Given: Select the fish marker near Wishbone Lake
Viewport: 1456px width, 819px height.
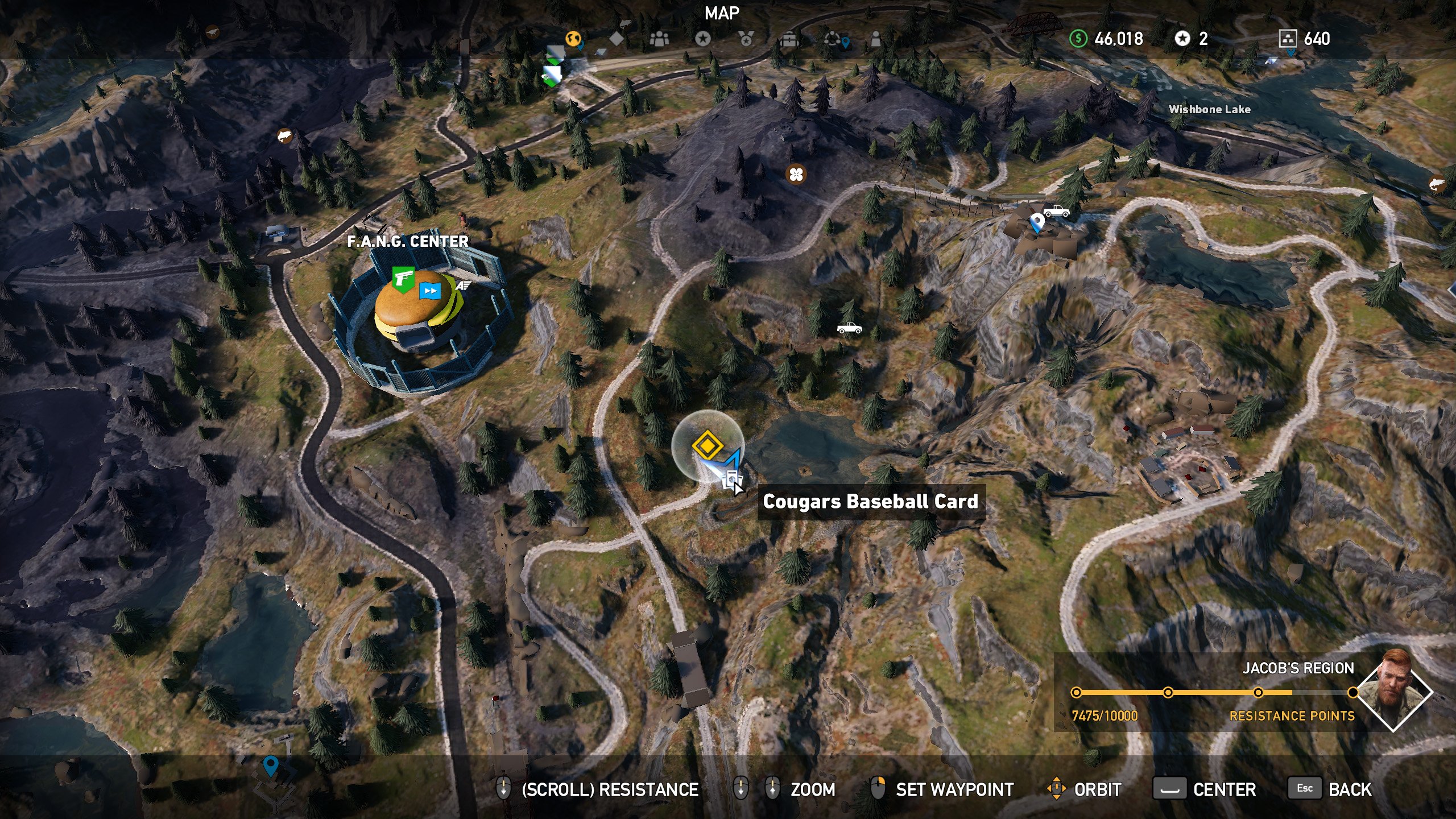Looking at the screenshot, I should click(1437, 184).
